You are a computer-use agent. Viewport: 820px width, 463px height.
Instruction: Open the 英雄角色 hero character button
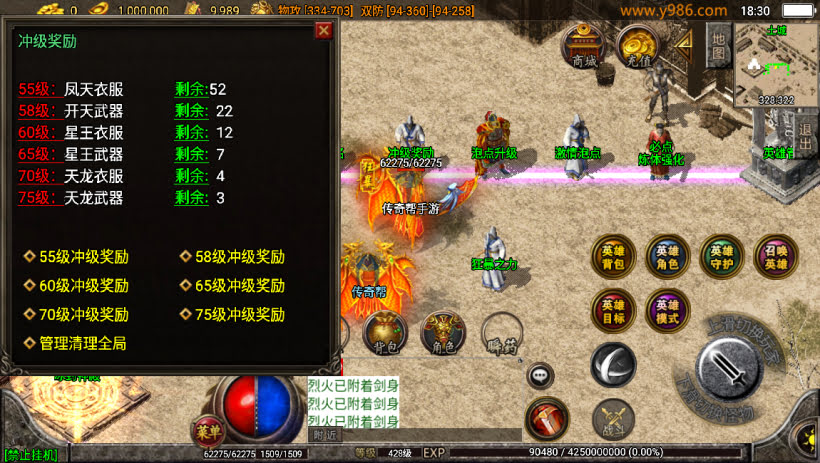pos(667,257)
